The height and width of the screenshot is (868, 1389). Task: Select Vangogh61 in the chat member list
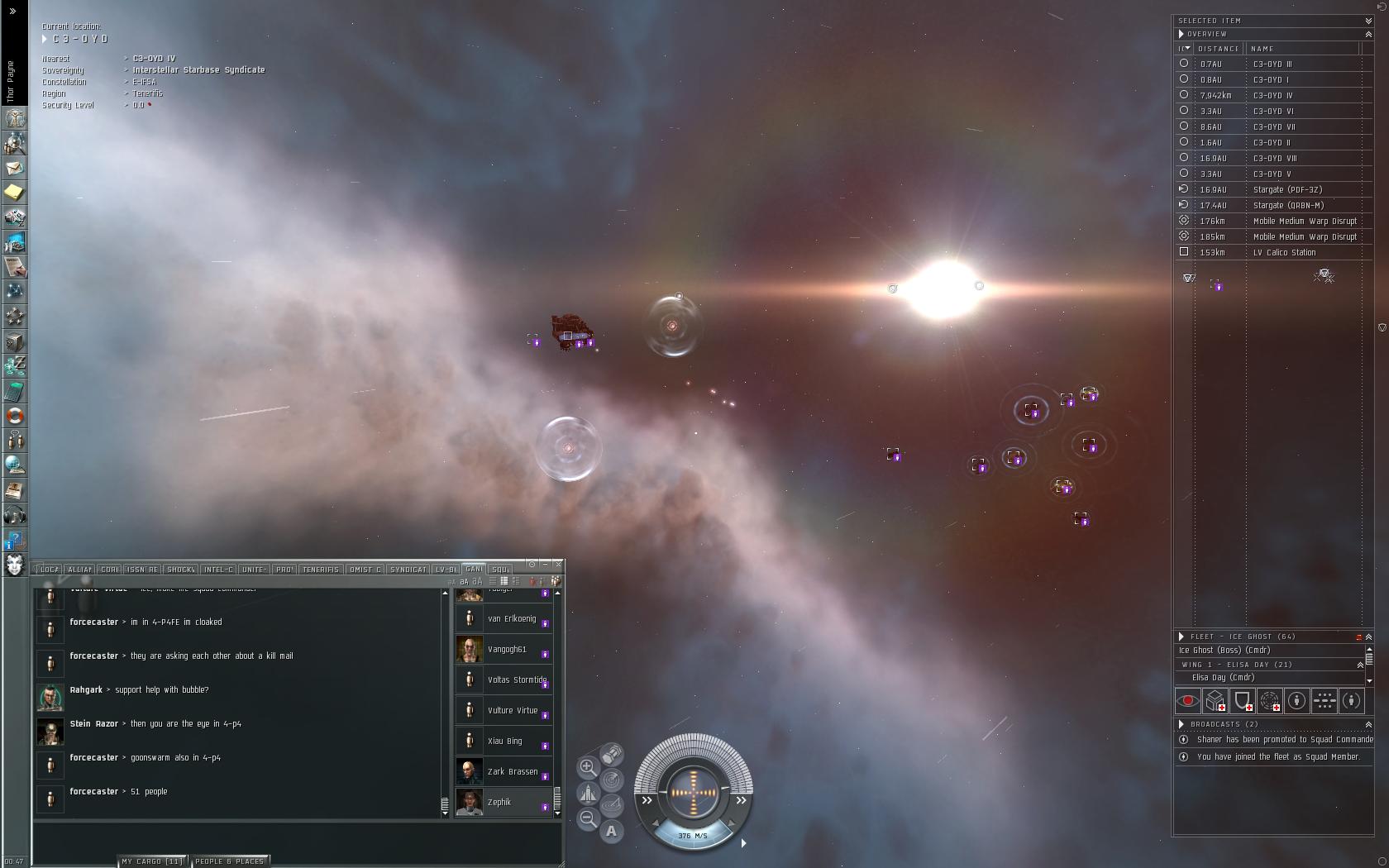(506, 650)
